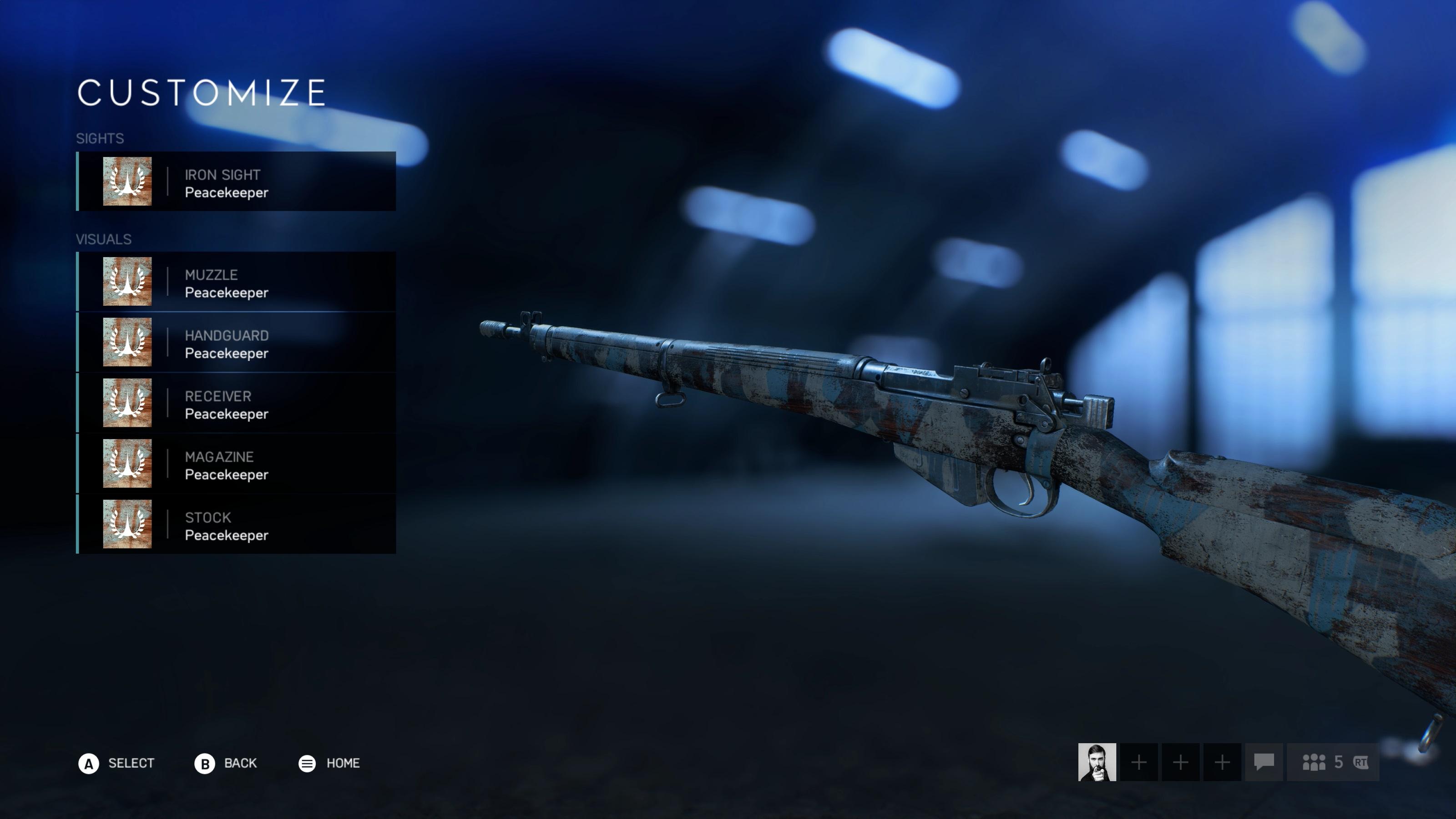This screenshot has height=819, width=1456.
Task: Choose the Stock Peacekeeper row
Action: 236,525
